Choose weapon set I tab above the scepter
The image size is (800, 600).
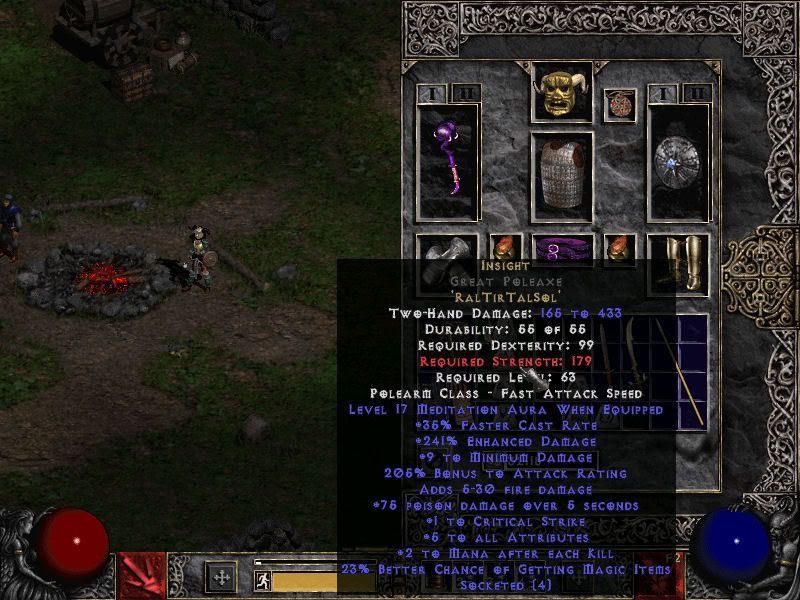(431, 93)
